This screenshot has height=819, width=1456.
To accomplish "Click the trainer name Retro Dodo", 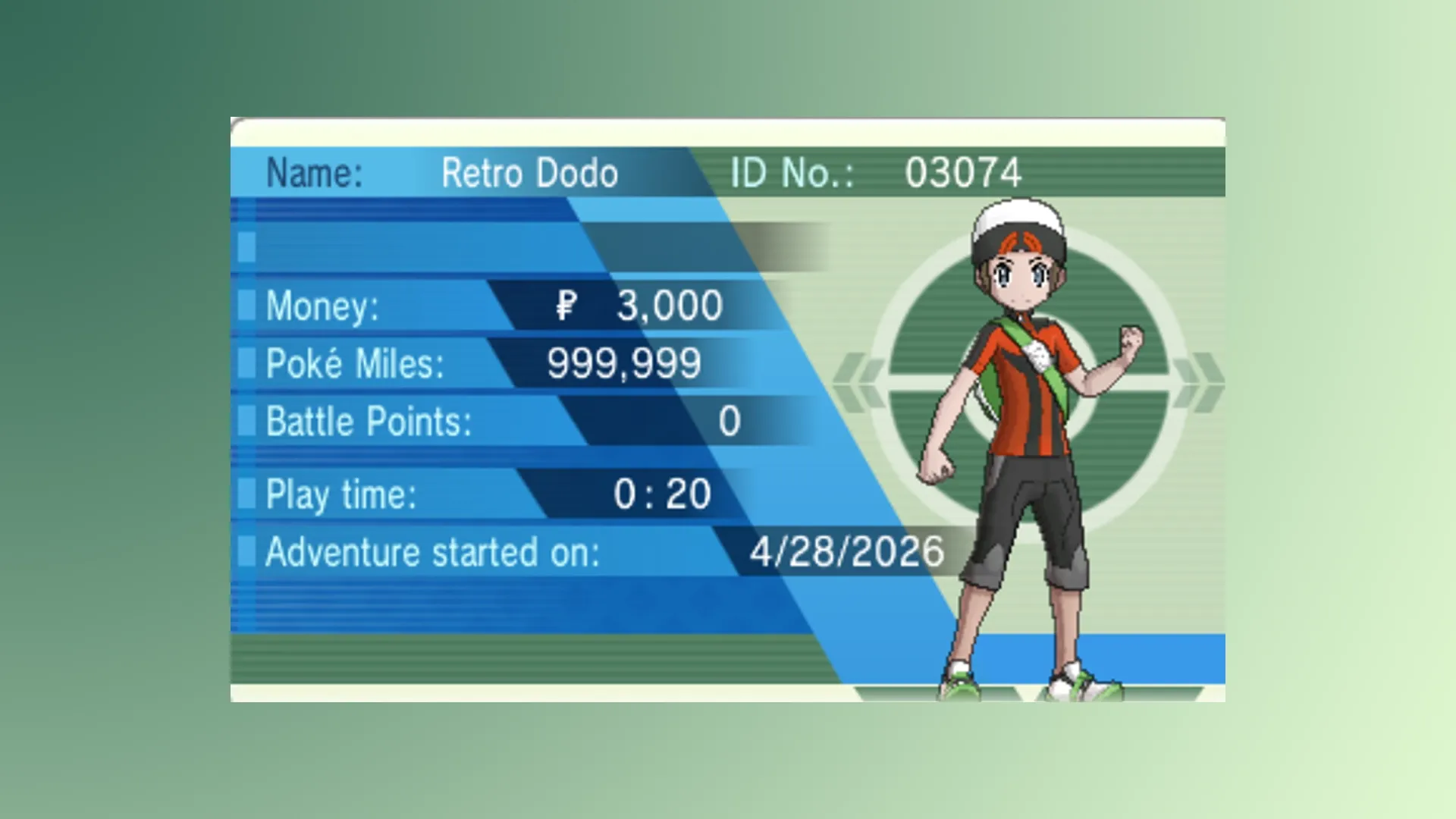I will click(530, 172).
